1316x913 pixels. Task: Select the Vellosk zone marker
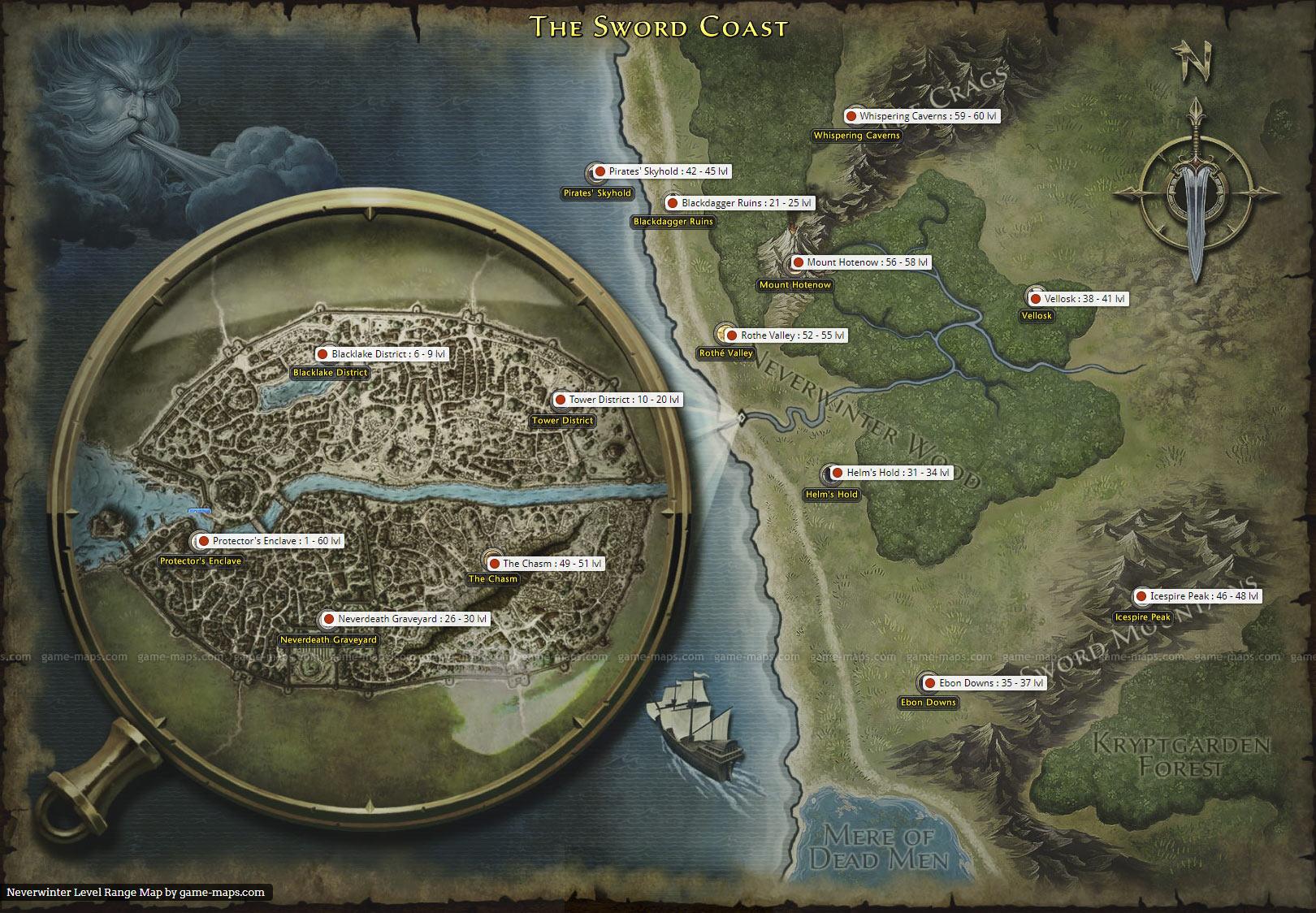click(1036, 299)
